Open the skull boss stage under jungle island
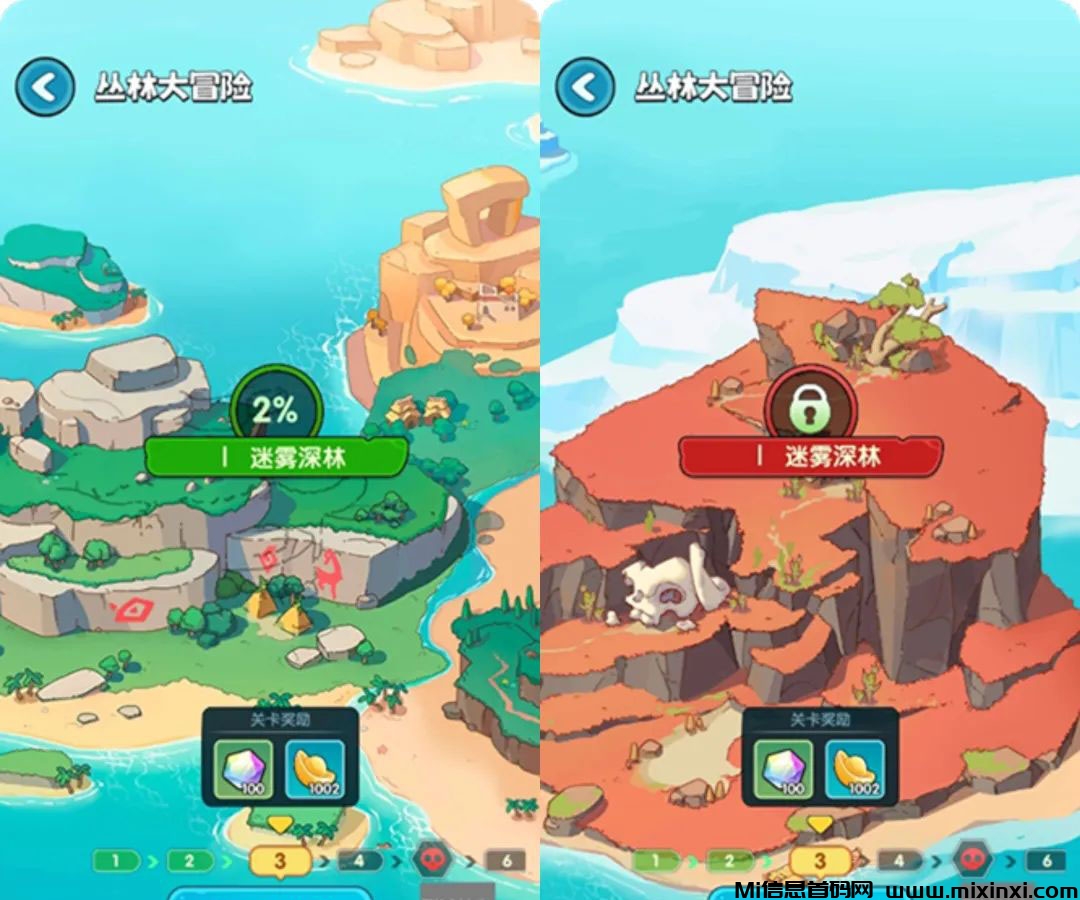The image size is (1080, 900). coord(432,859)
